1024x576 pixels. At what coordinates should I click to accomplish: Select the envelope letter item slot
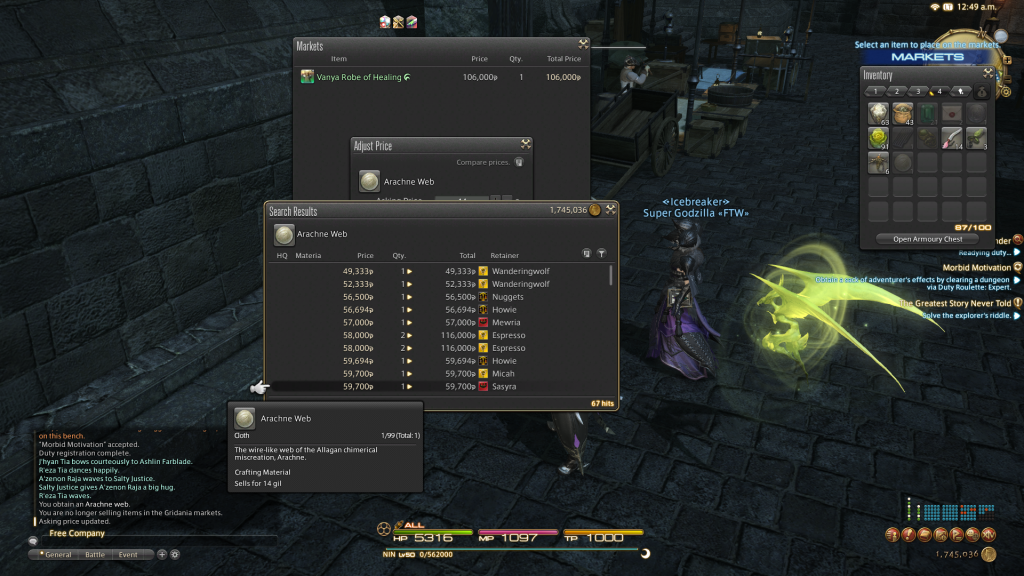tap(952, 114)
